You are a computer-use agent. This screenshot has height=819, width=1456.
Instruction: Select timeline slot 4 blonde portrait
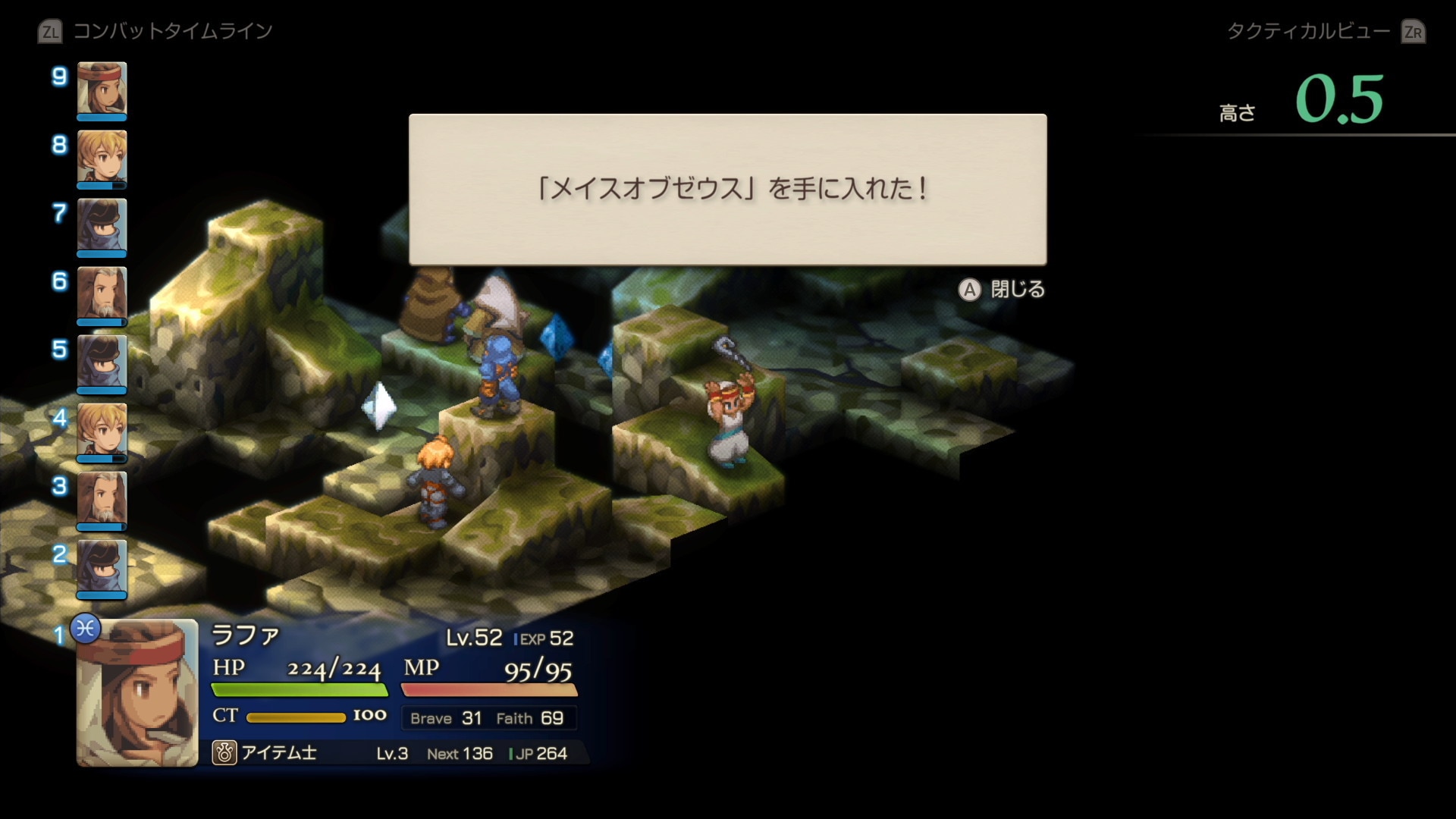102,430
